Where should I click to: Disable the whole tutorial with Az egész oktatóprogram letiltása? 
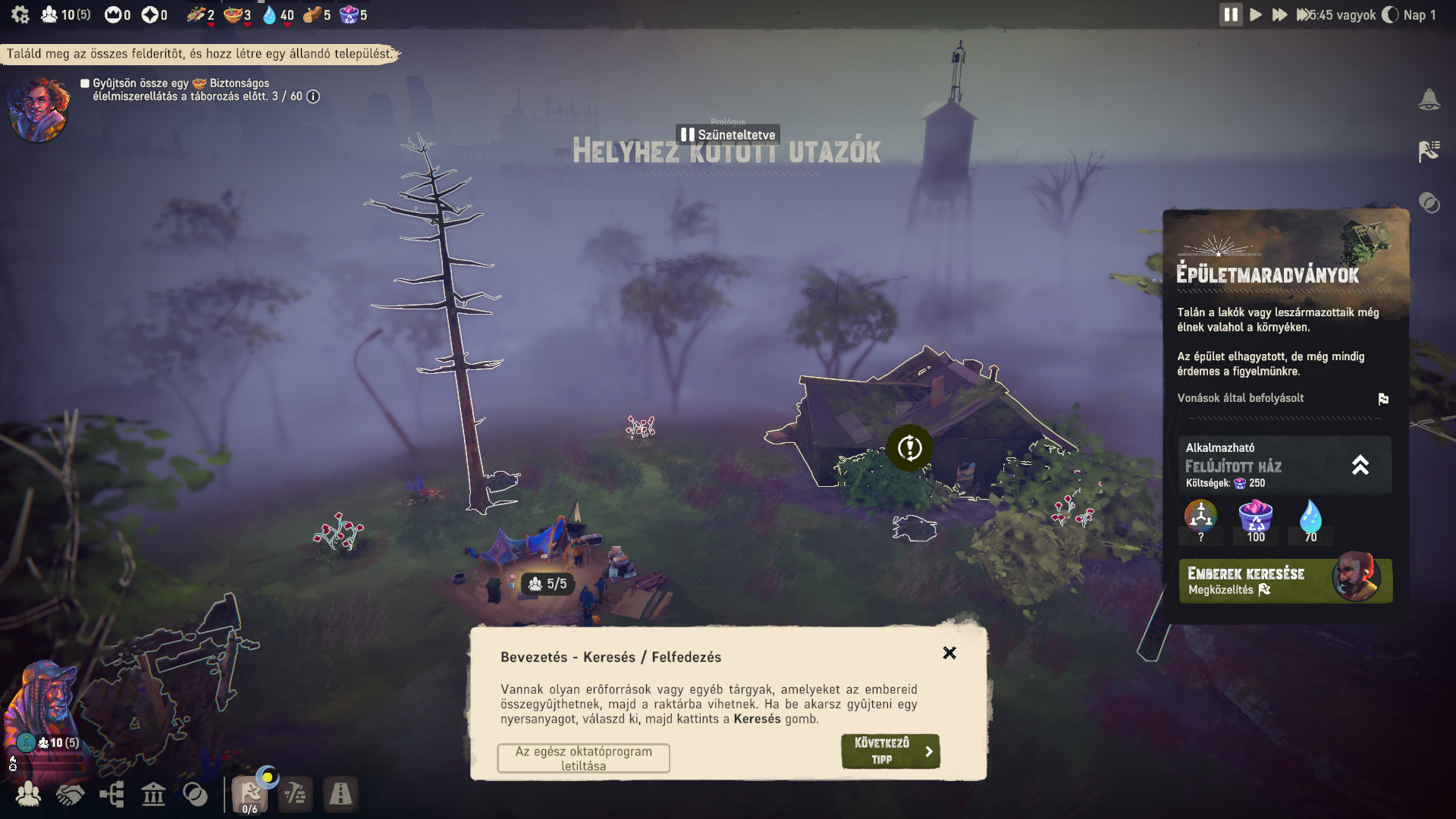pos(583,758)
